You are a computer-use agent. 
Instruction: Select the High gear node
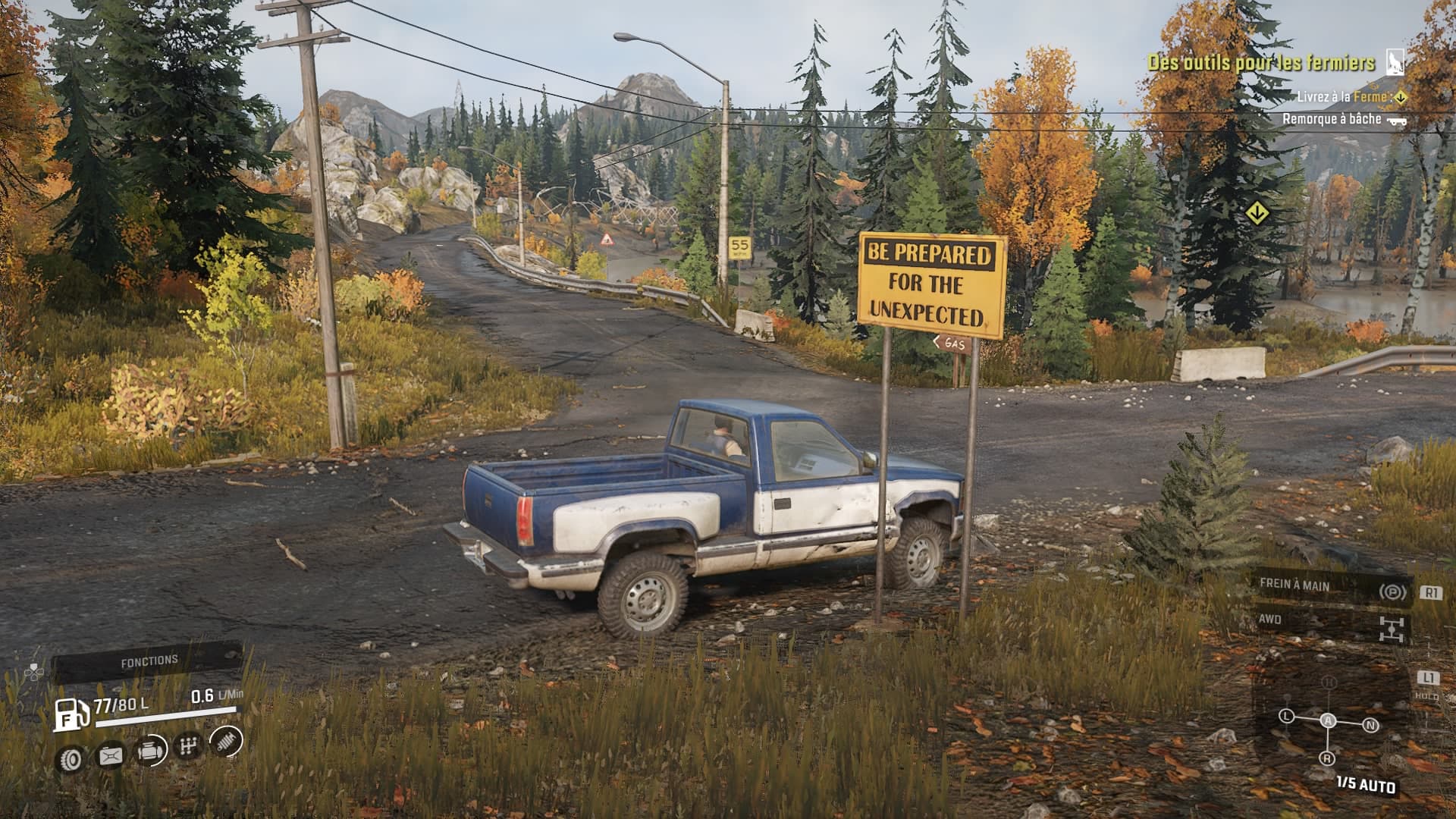pos(1328,682)
